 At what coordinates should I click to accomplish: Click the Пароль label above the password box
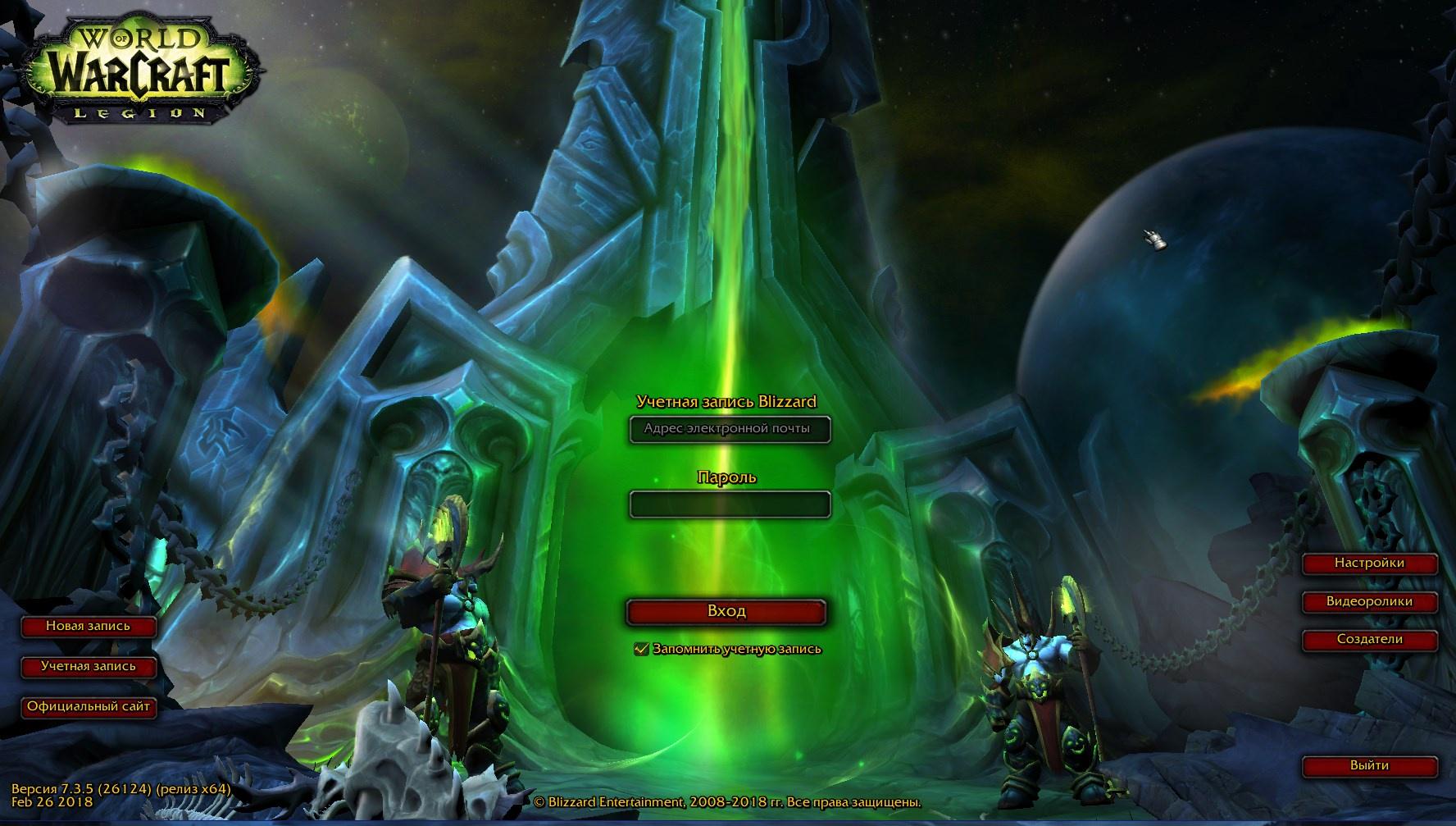[x=726, y=477]
